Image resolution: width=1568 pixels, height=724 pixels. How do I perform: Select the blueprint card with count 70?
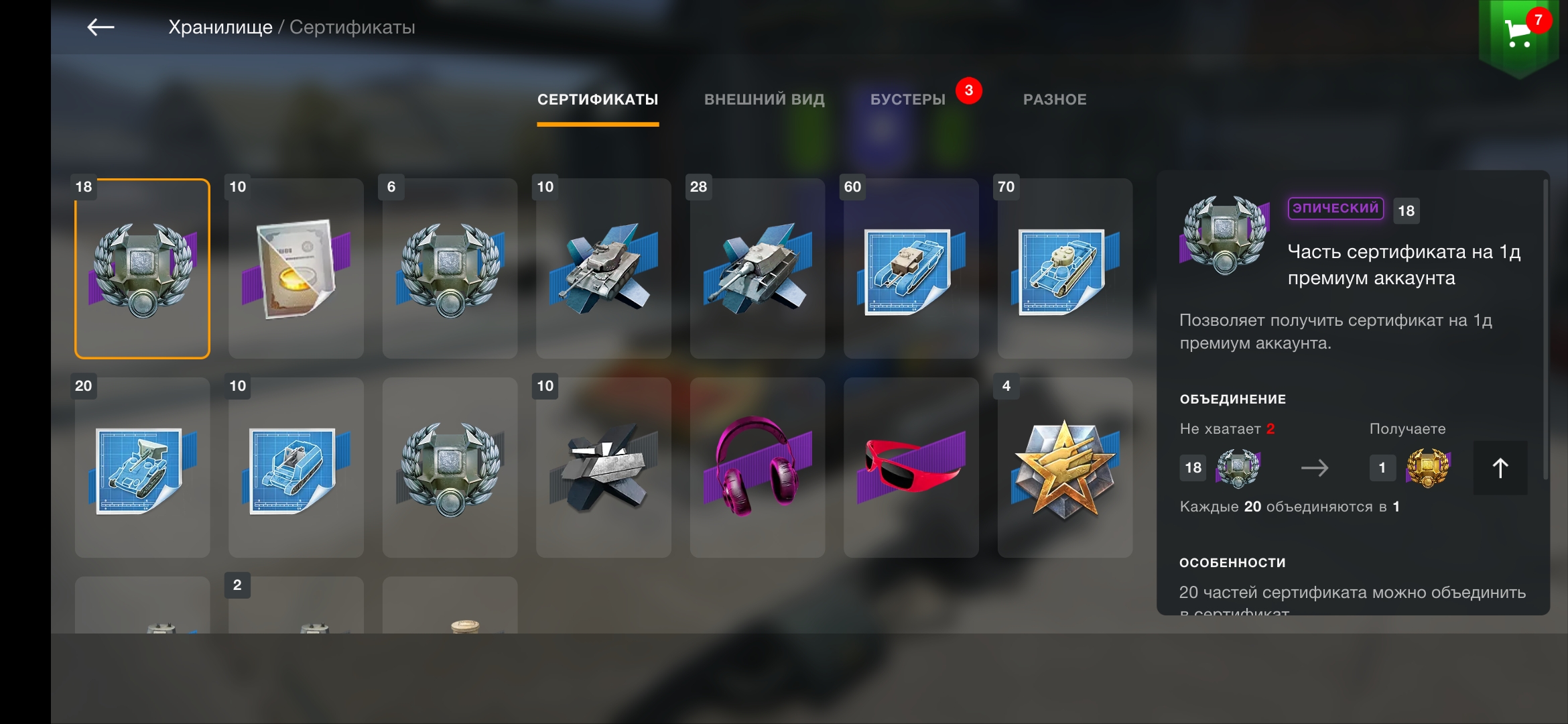point(1065,269)
